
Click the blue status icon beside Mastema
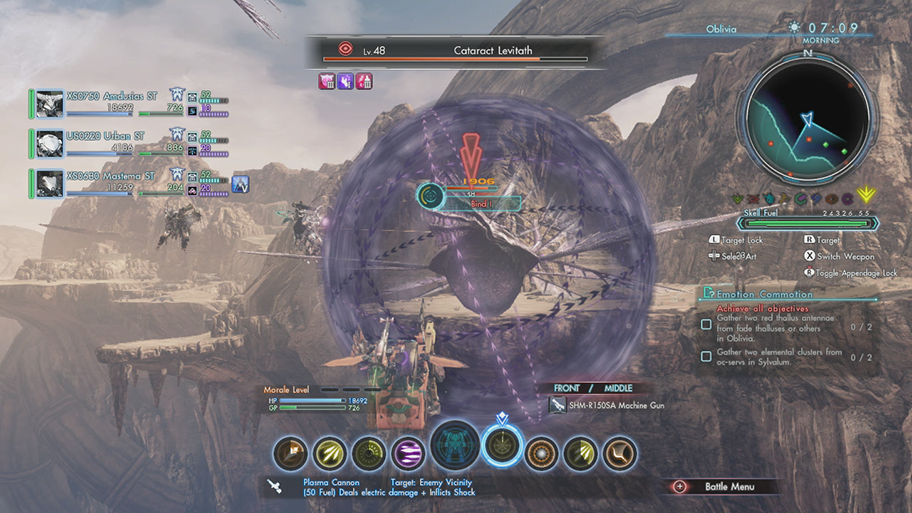(240, 184)
